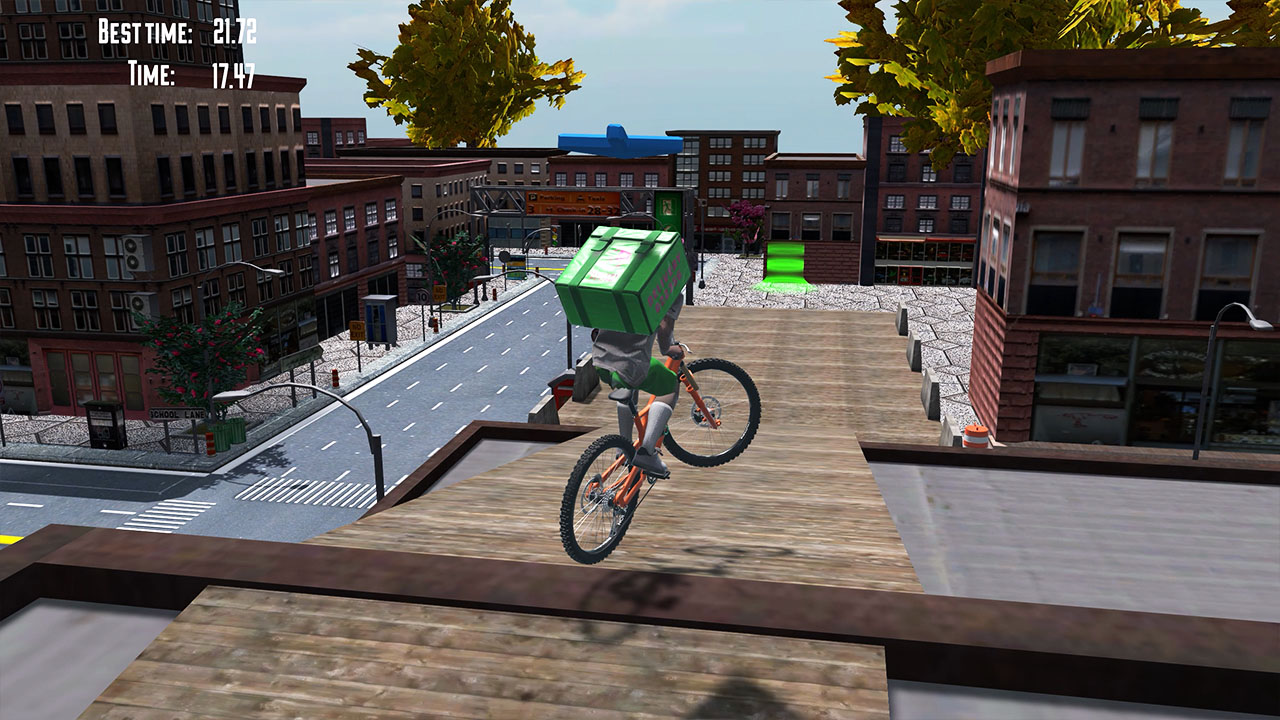
Task: Click the green exit-man sign on the pole
Action: point(665,205)
